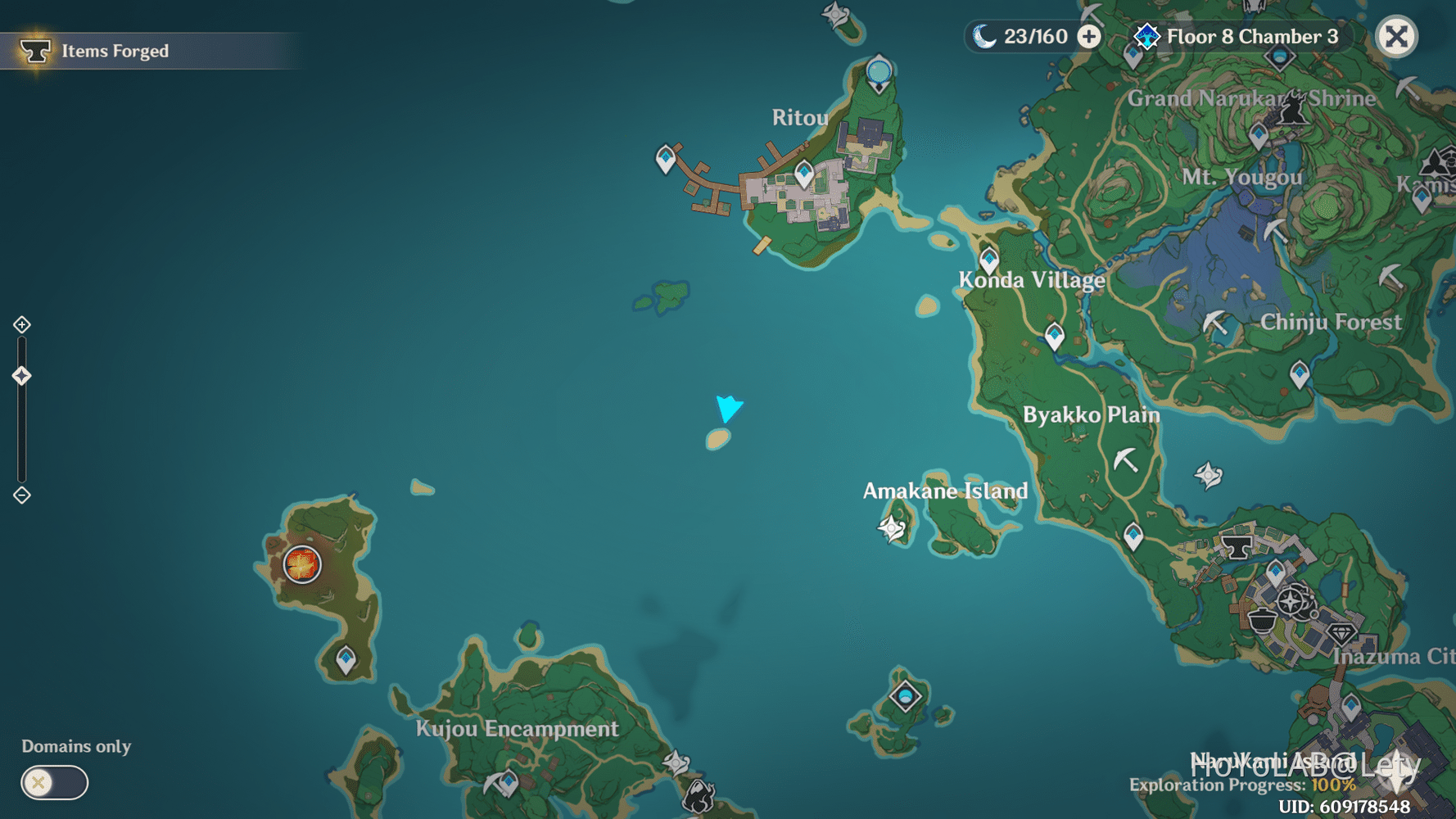Viewport: 1456px width, 819px height.
Task: Open the domain icon on Amakane Island
Action: pyautogui.click(x=889, y=528)
